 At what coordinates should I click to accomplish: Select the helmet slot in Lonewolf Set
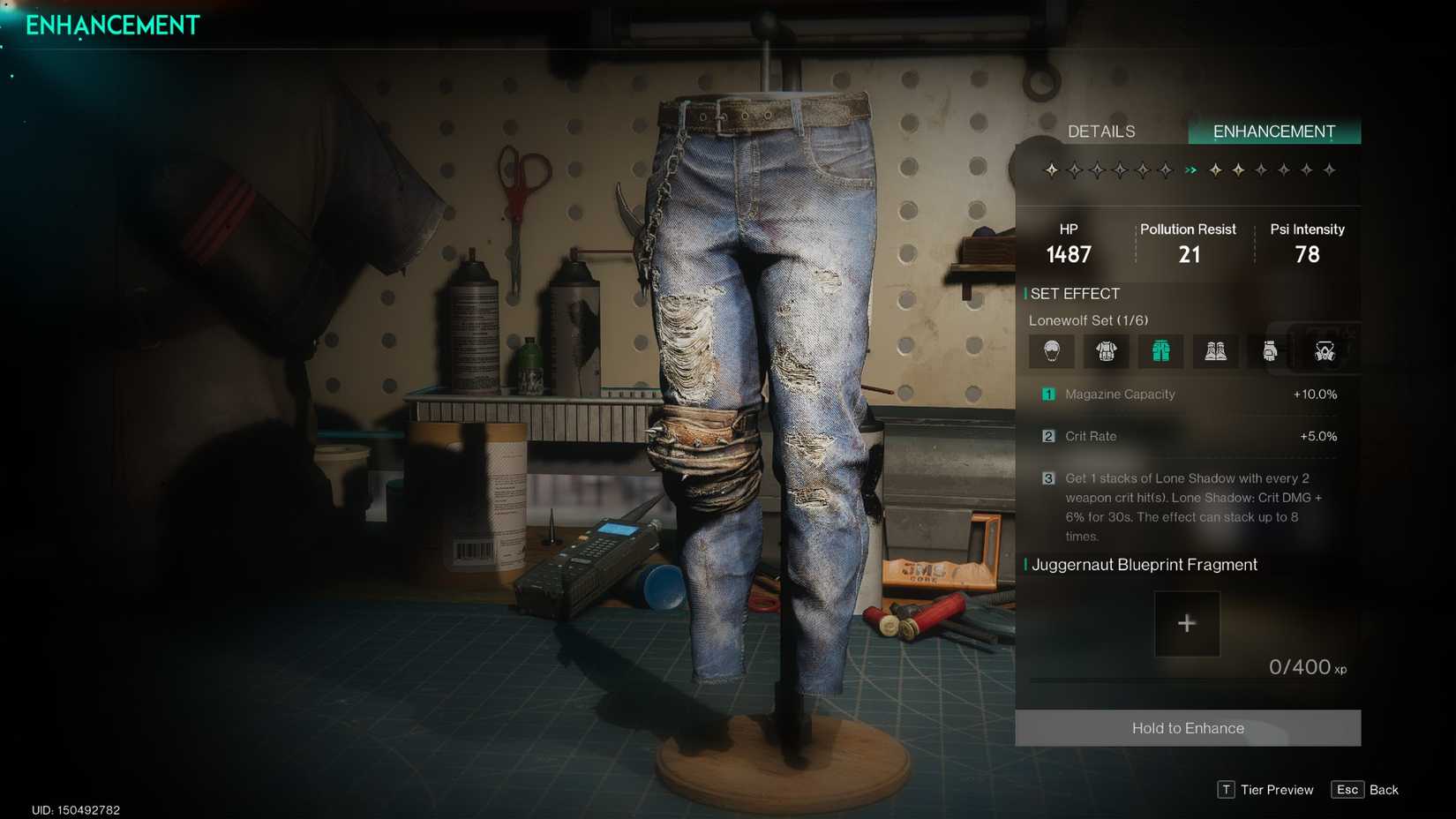(1051, 350)
